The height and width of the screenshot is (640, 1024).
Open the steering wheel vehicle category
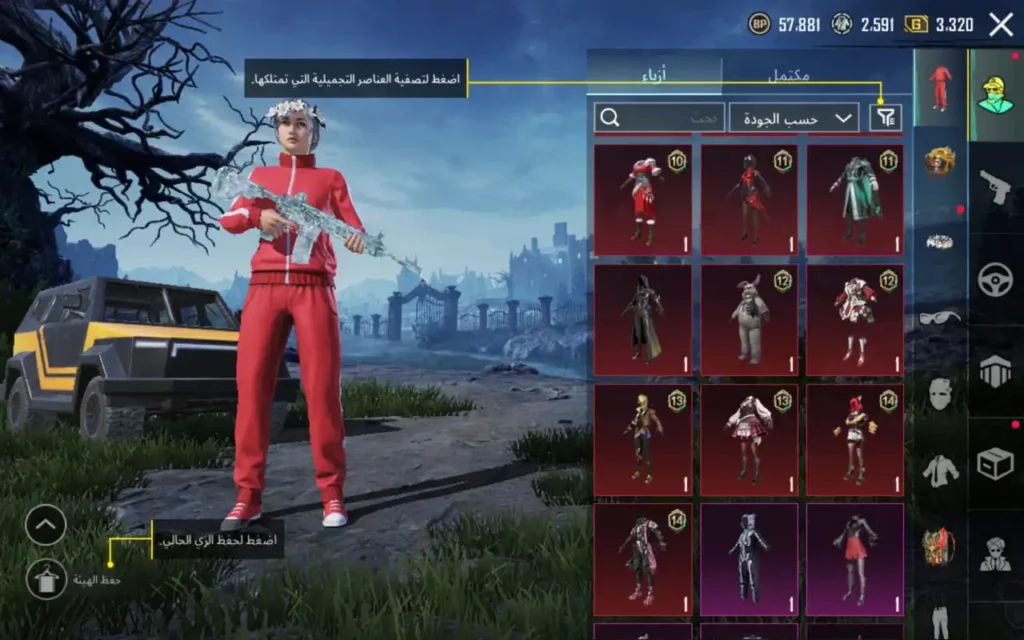pyautogui.click(x=996, y=279)
